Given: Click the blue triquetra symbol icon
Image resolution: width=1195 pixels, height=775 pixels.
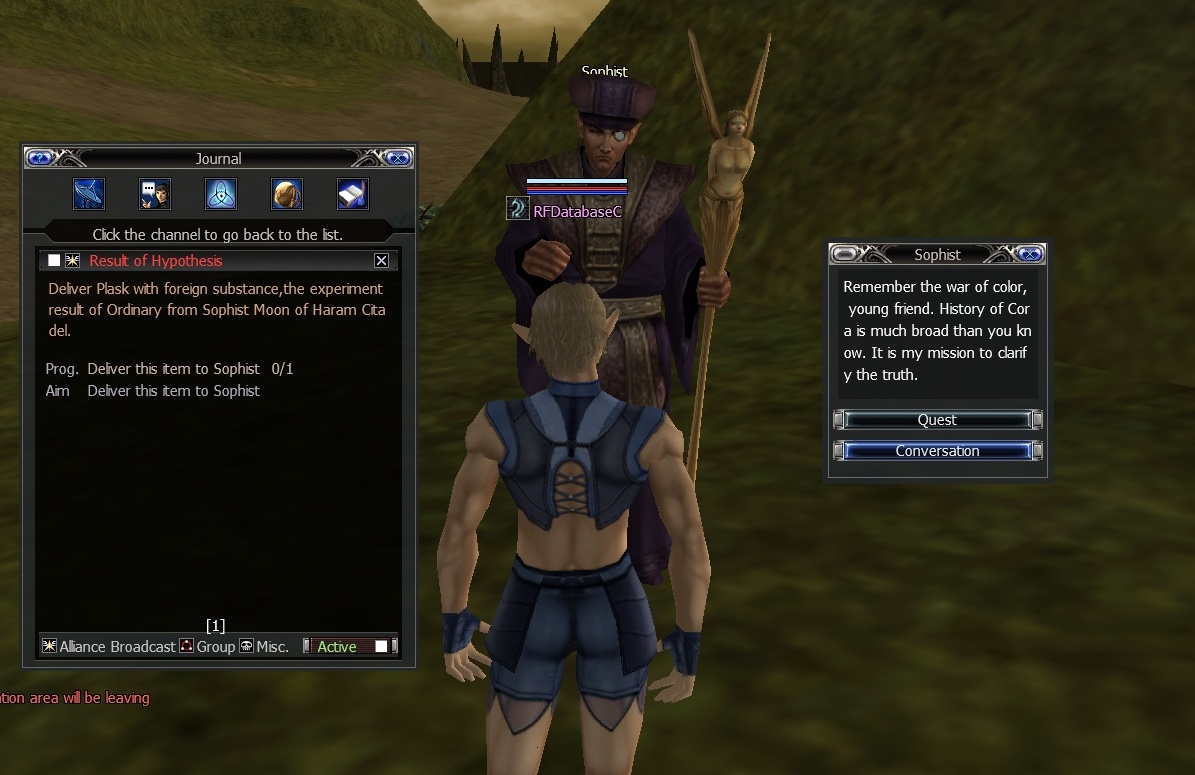Looking at the screenshot, I should [221, 194].
